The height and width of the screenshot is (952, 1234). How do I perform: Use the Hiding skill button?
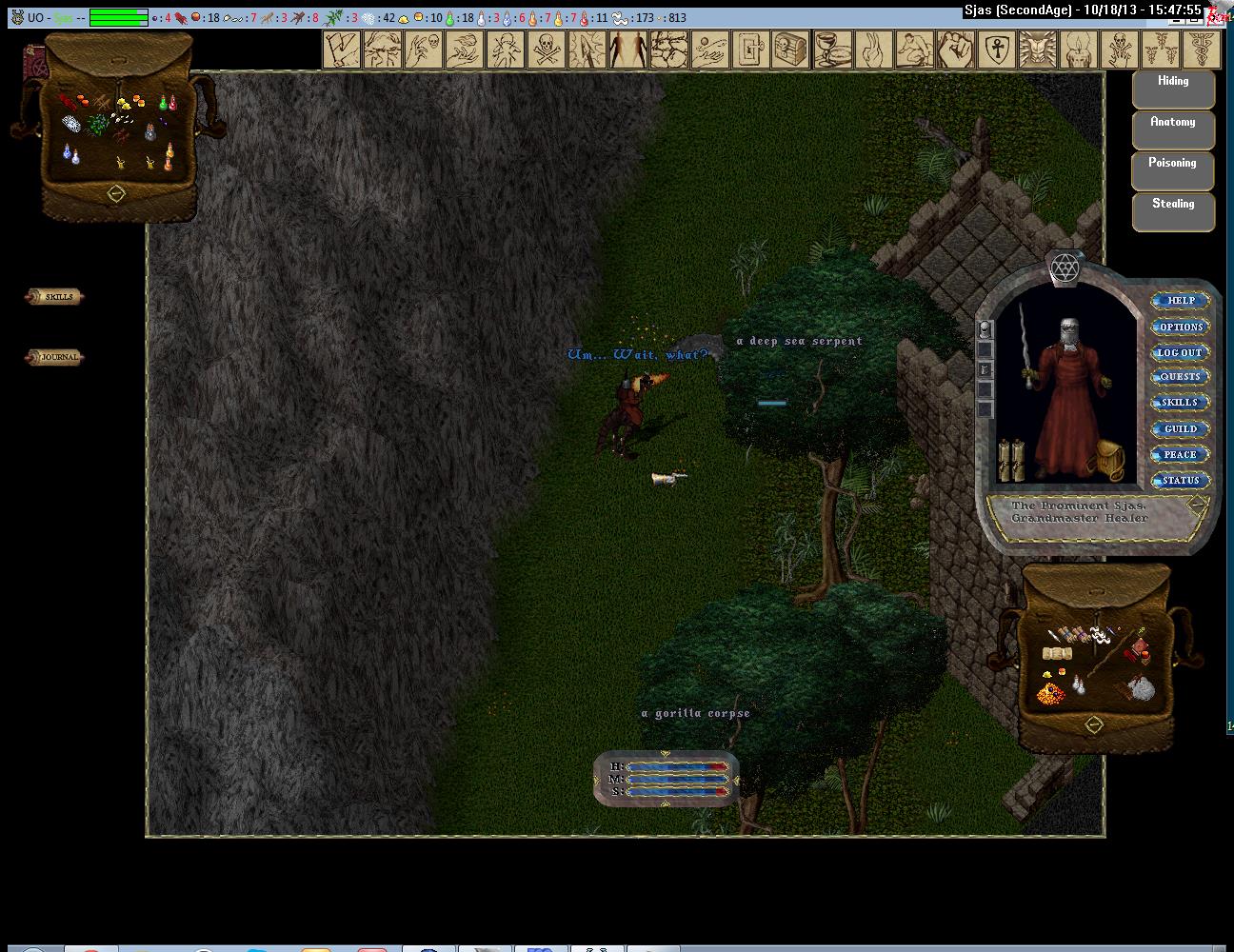click(1173, 89)
